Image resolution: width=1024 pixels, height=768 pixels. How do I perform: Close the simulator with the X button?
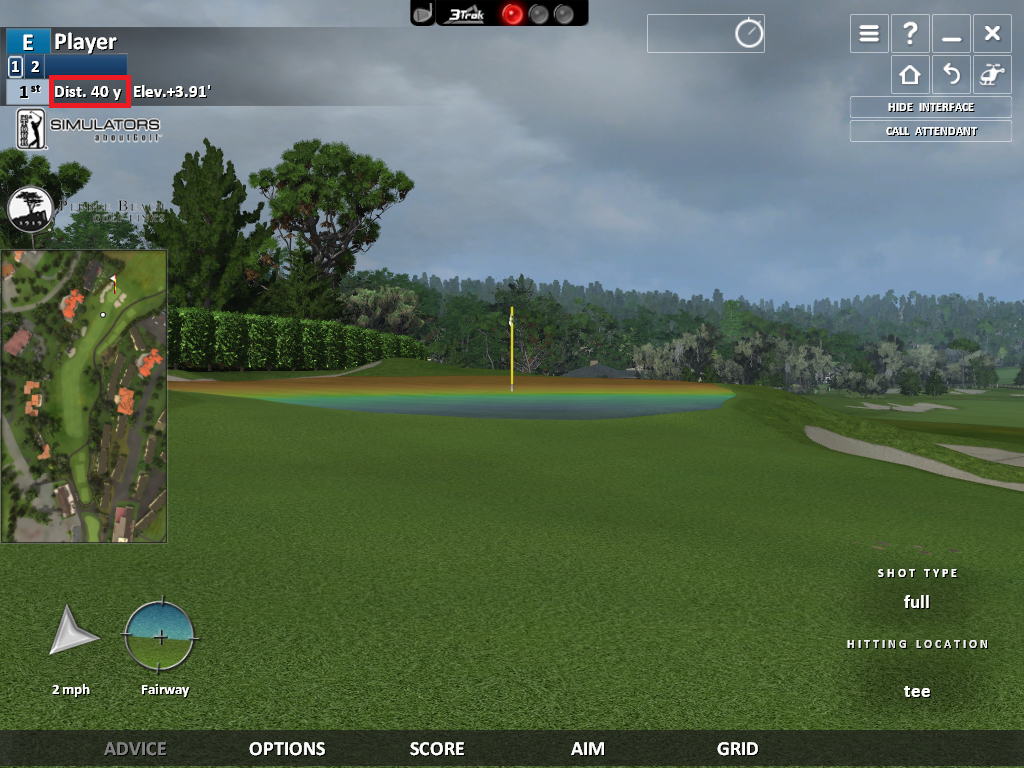[992, 34]
